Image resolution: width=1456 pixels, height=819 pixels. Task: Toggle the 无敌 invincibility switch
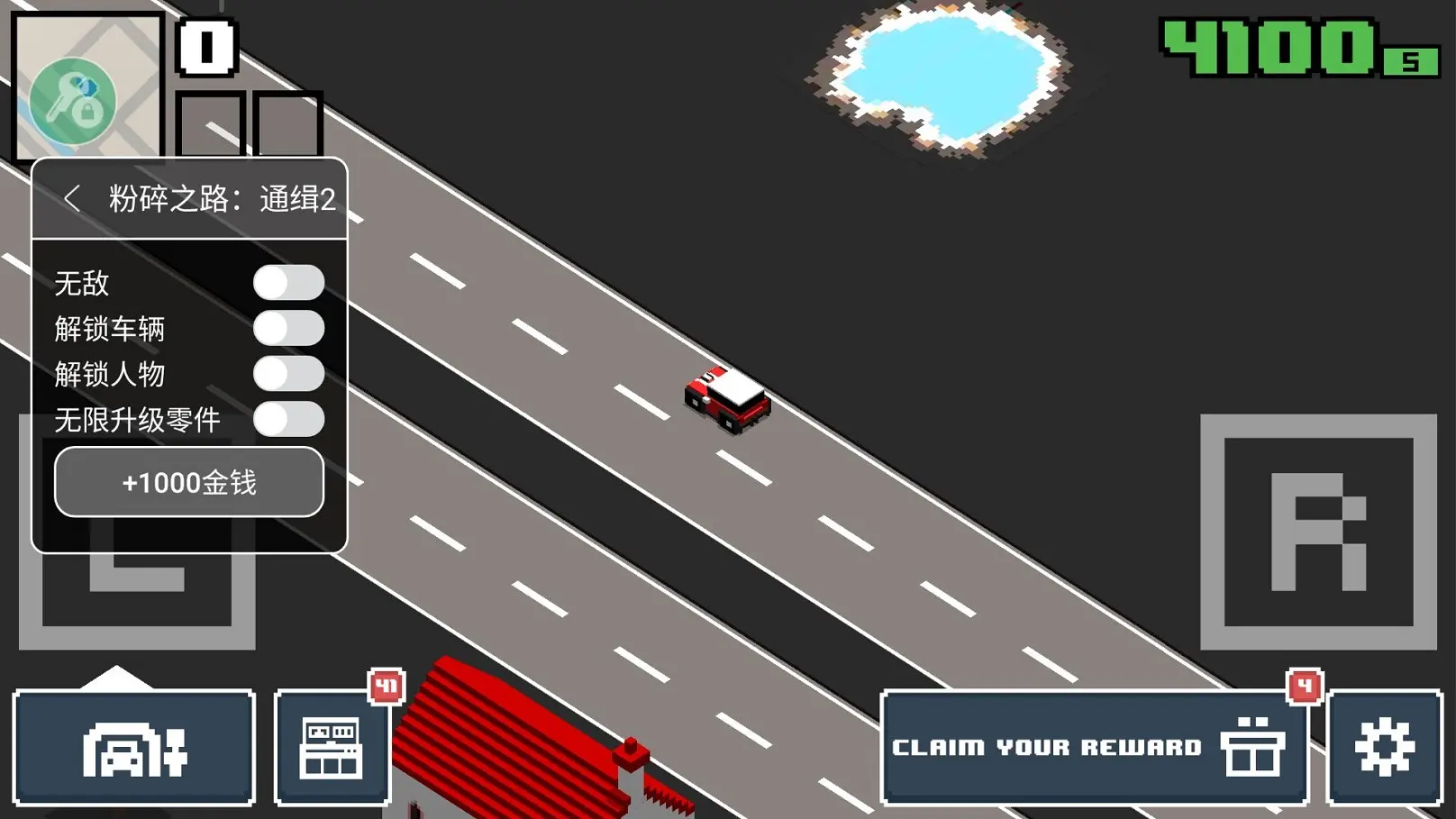(x=288, y=283)
